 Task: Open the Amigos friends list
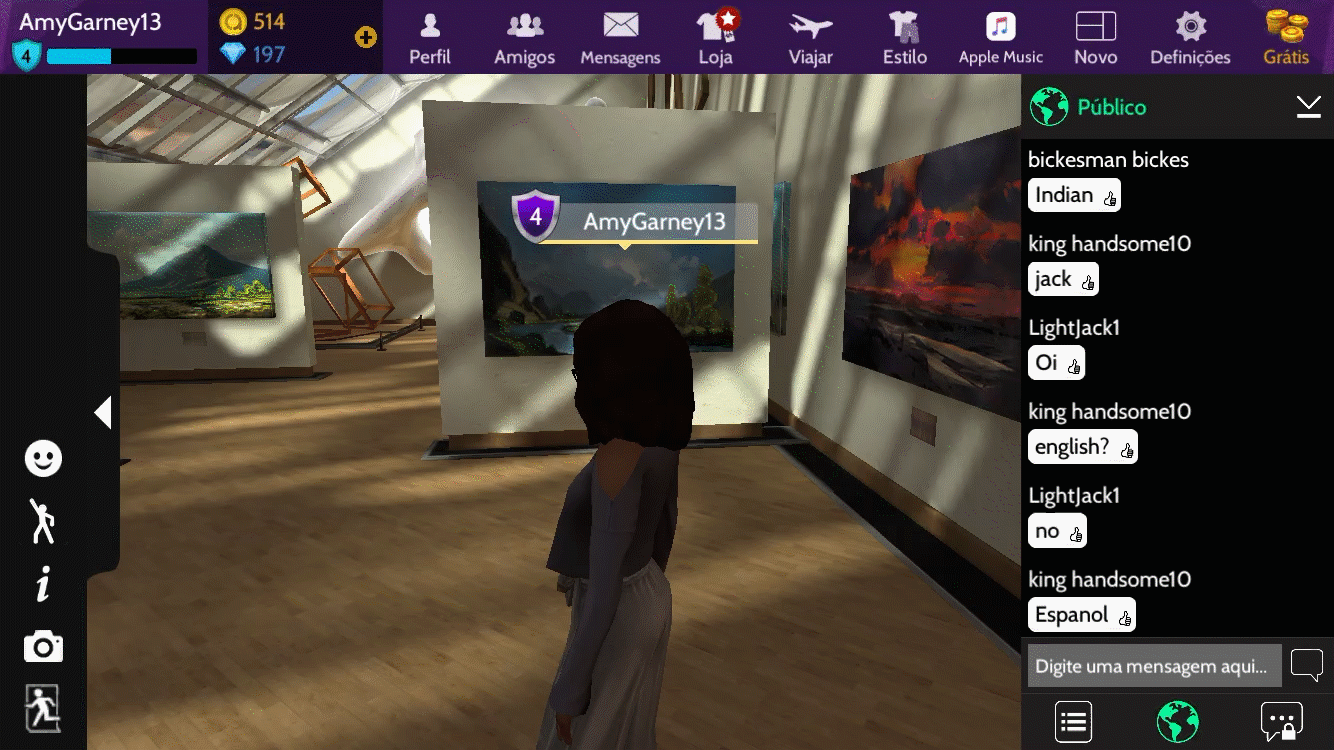524,38
